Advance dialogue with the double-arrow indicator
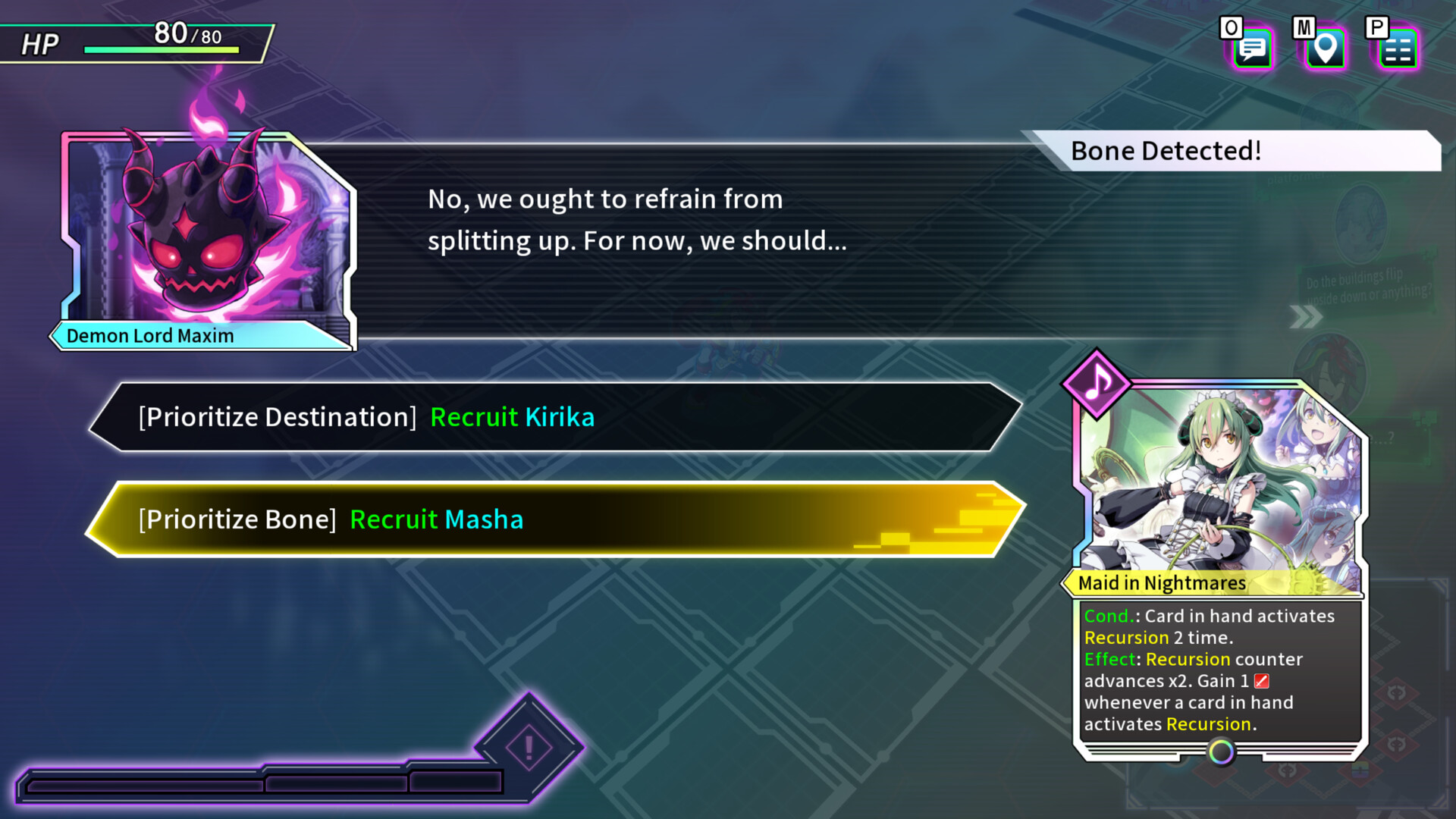This screenshot has width=1456, height=819. [1305, 317]
